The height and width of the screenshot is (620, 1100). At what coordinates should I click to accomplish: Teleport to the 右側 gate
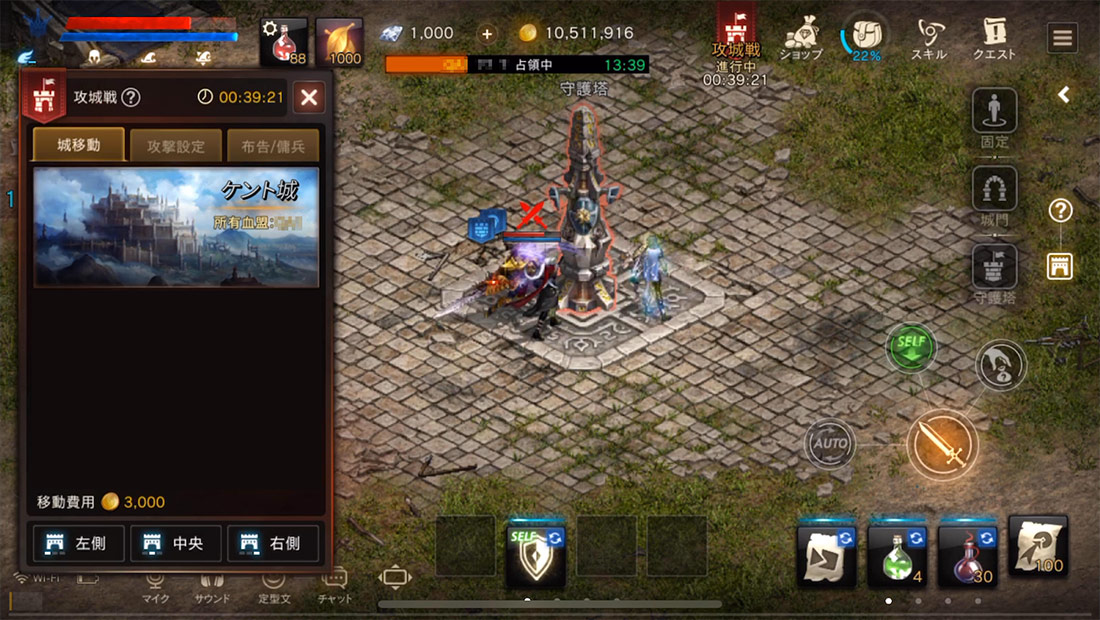coord(273,544)
